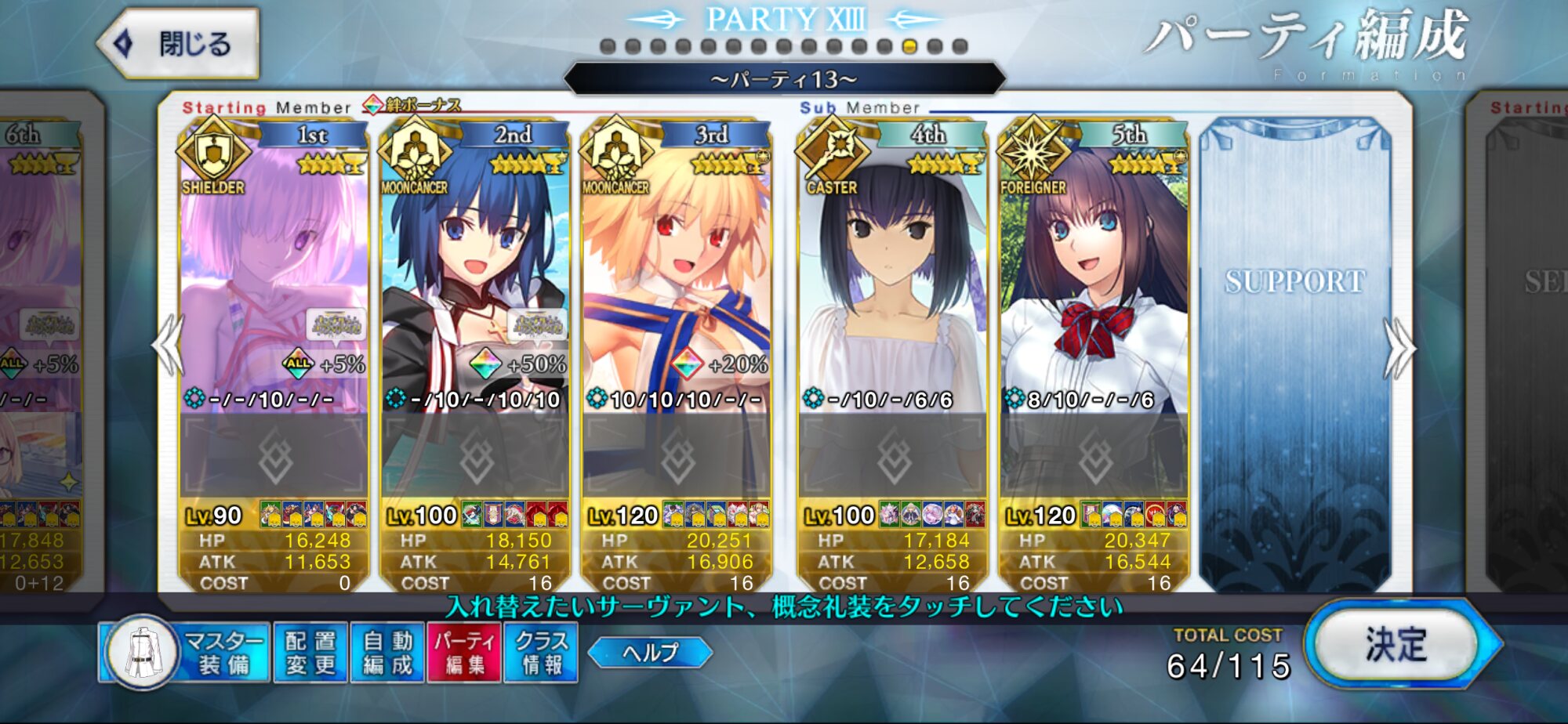Close the party formation screen
This screenshot has width=1568, height=724.
180,44
